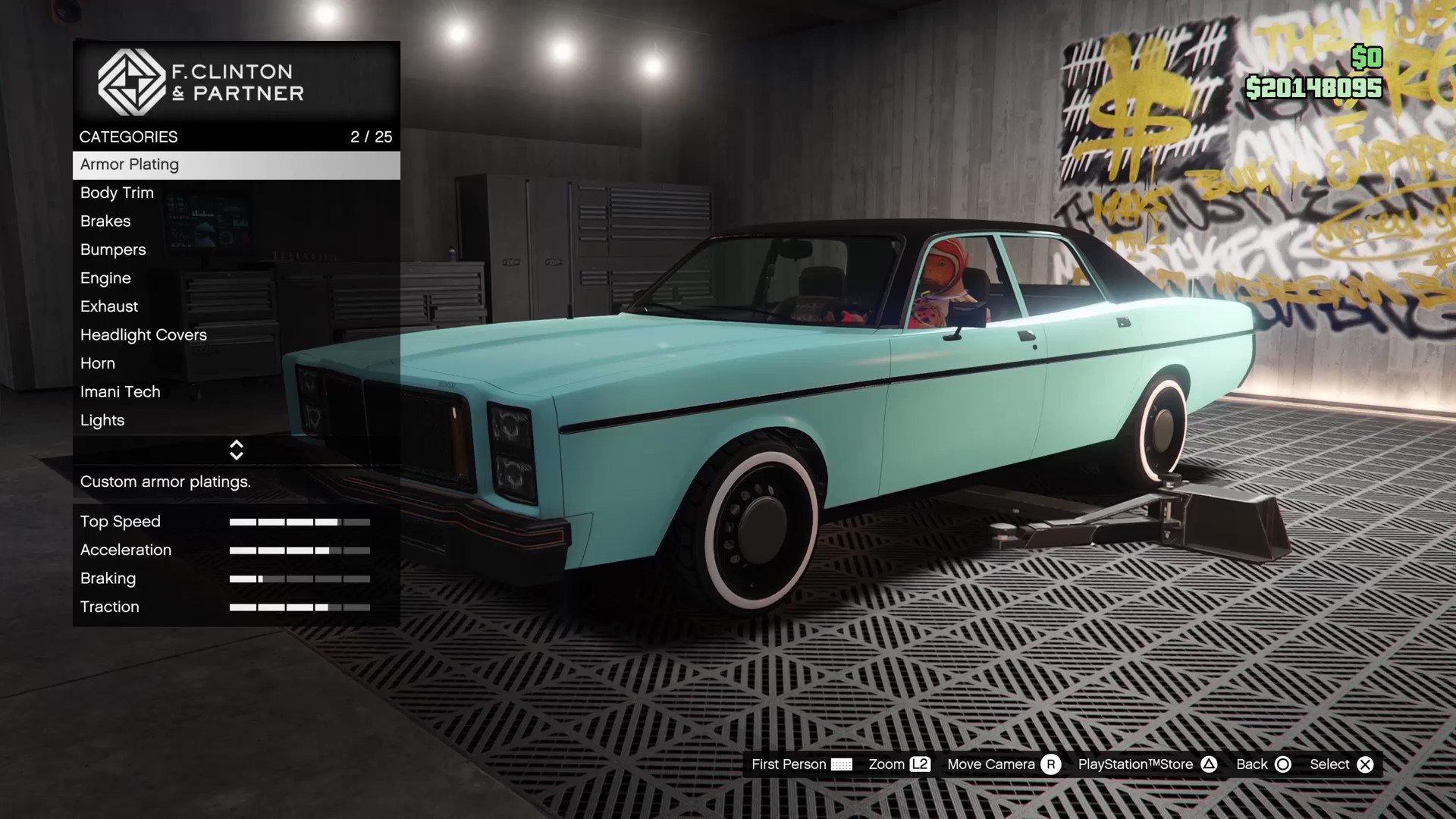Open the Exhaust options
The width and height of the screenshot is (1456, 819).
(236, 306)
